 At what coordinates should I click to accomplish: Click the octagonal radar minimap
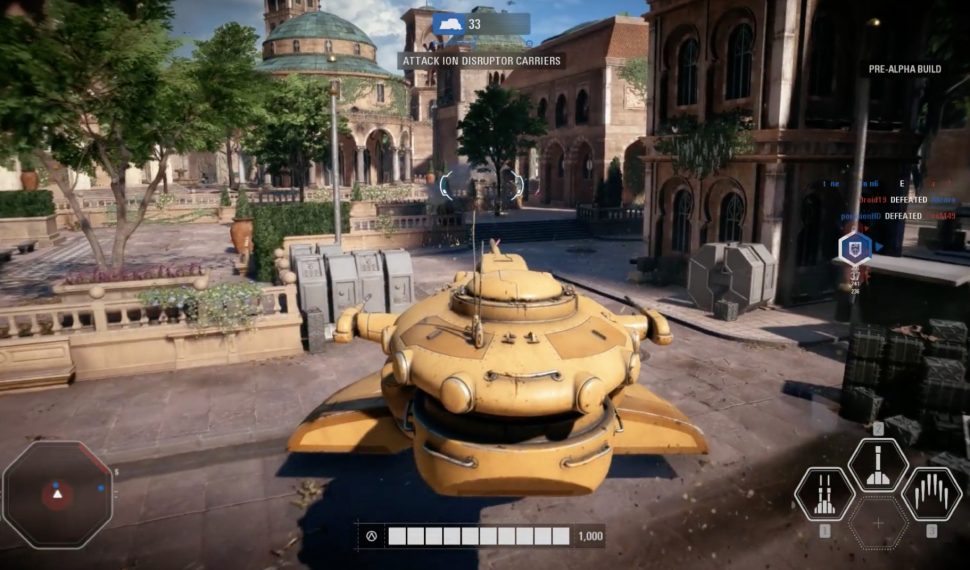[x=57, y=494]
